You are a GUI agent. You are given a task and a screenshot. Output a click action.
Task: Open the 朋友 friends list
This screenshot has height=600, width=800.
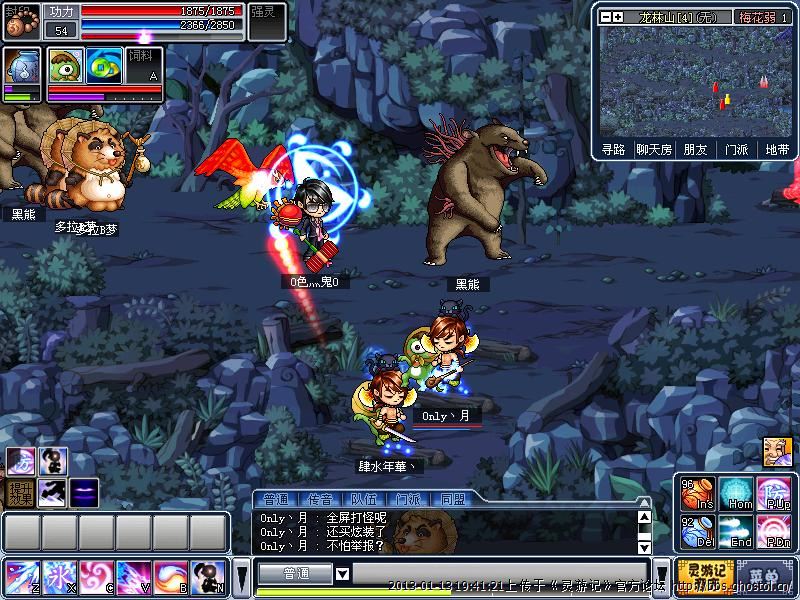695,149
